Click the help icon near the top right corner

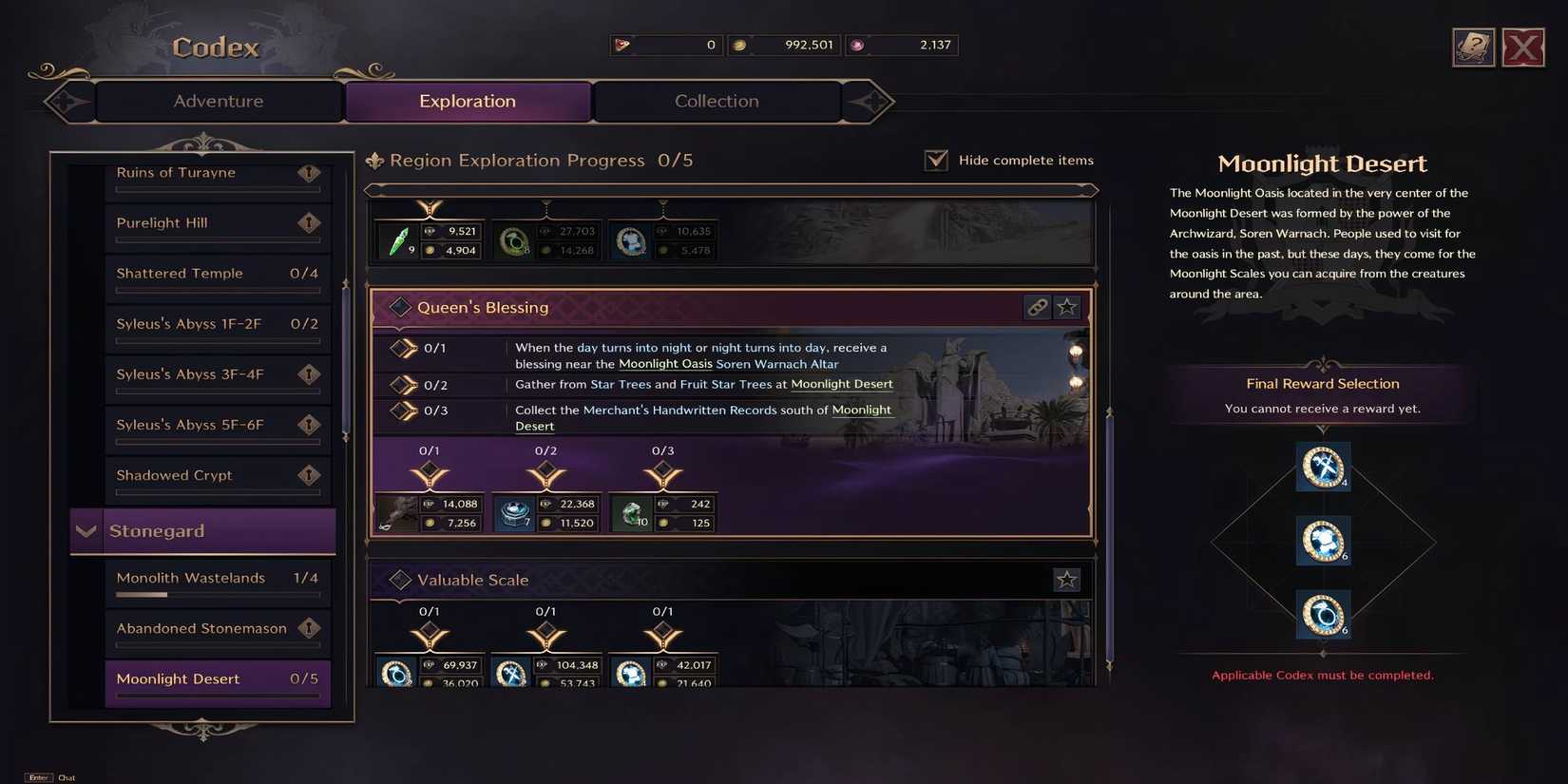click(x=1472, y=46)
